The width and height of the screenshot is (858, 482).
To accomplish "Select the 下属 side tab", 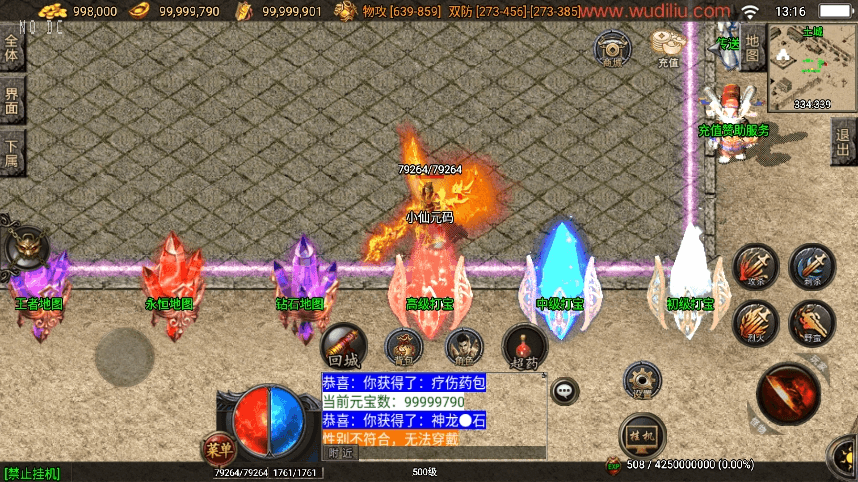I will click(12, 152).
